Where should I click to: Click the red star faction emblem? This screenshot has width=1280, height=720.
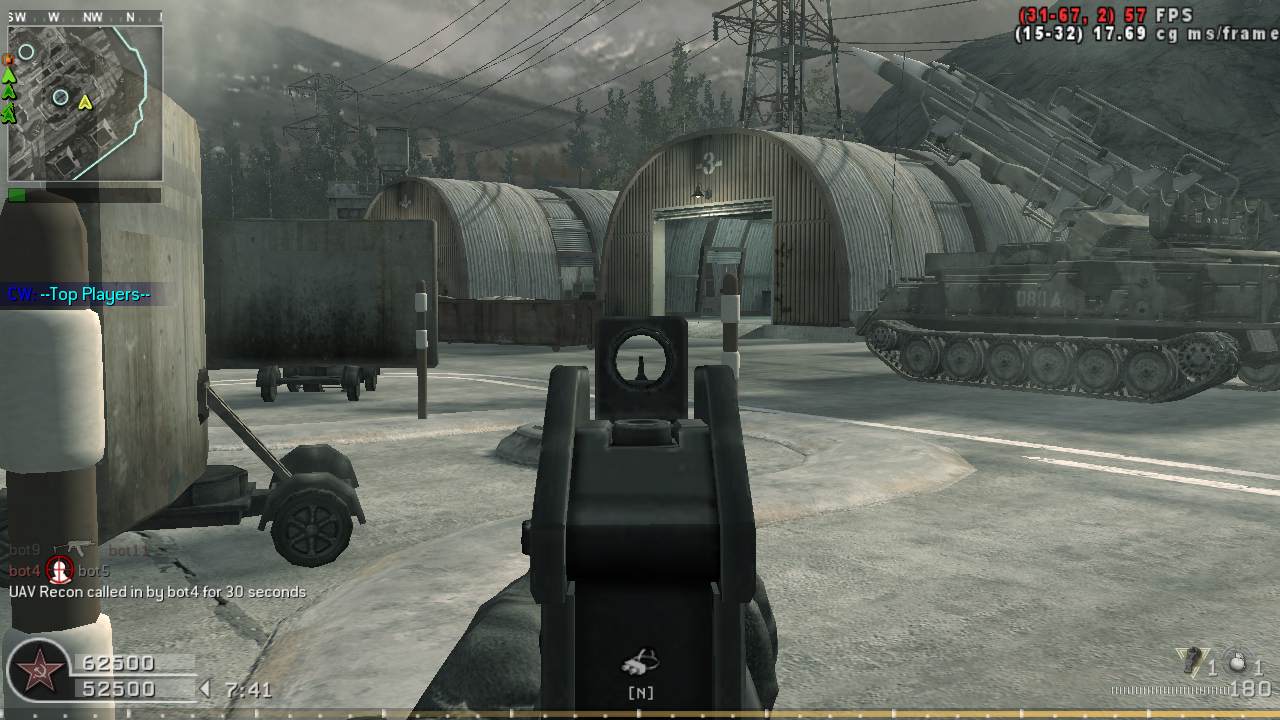40,674
